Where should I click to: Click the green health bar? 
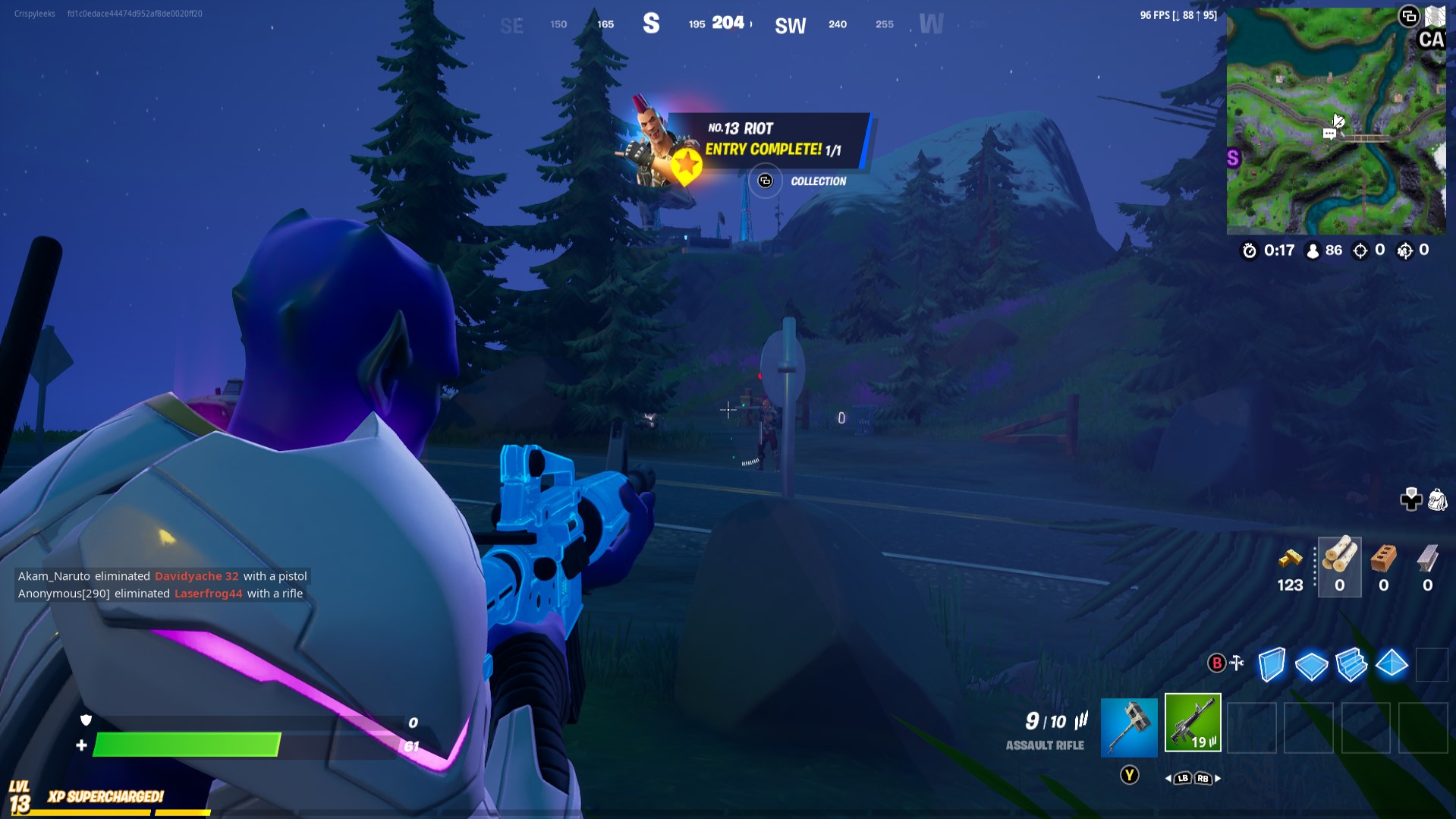(186, 745)
